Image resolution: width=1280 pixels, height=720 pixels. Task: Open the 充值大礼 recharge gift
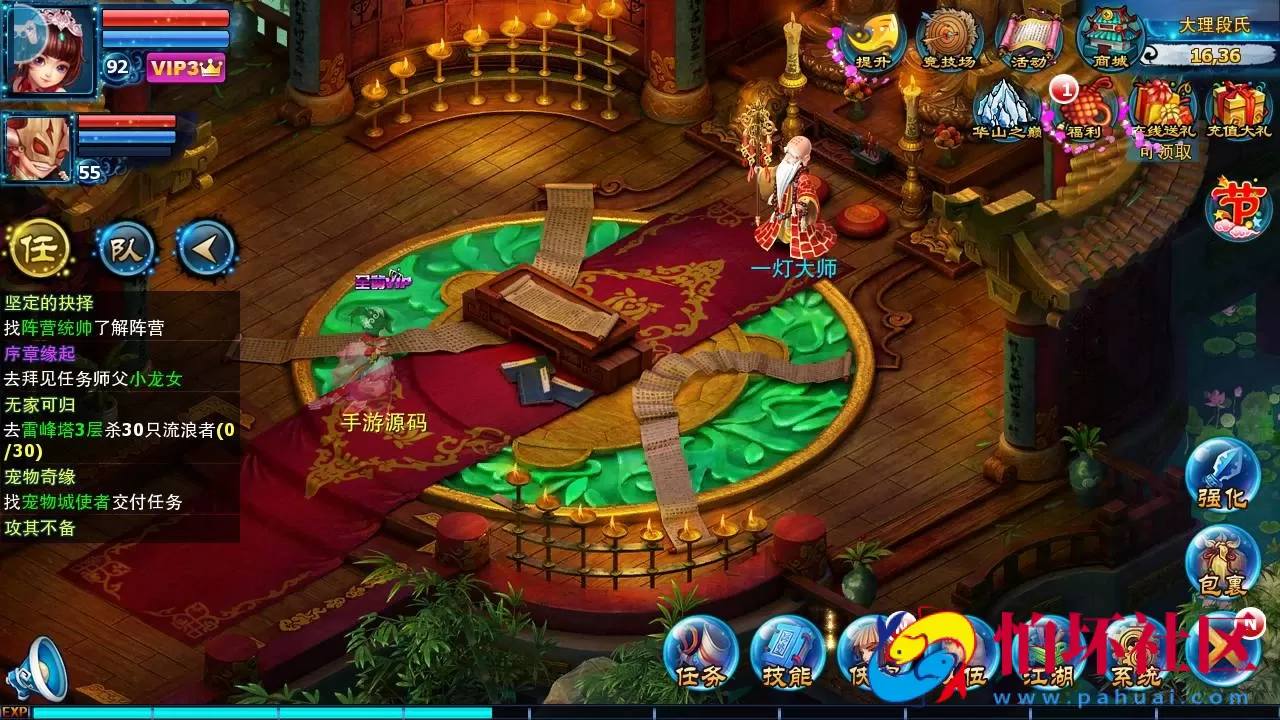[1238, 110]
